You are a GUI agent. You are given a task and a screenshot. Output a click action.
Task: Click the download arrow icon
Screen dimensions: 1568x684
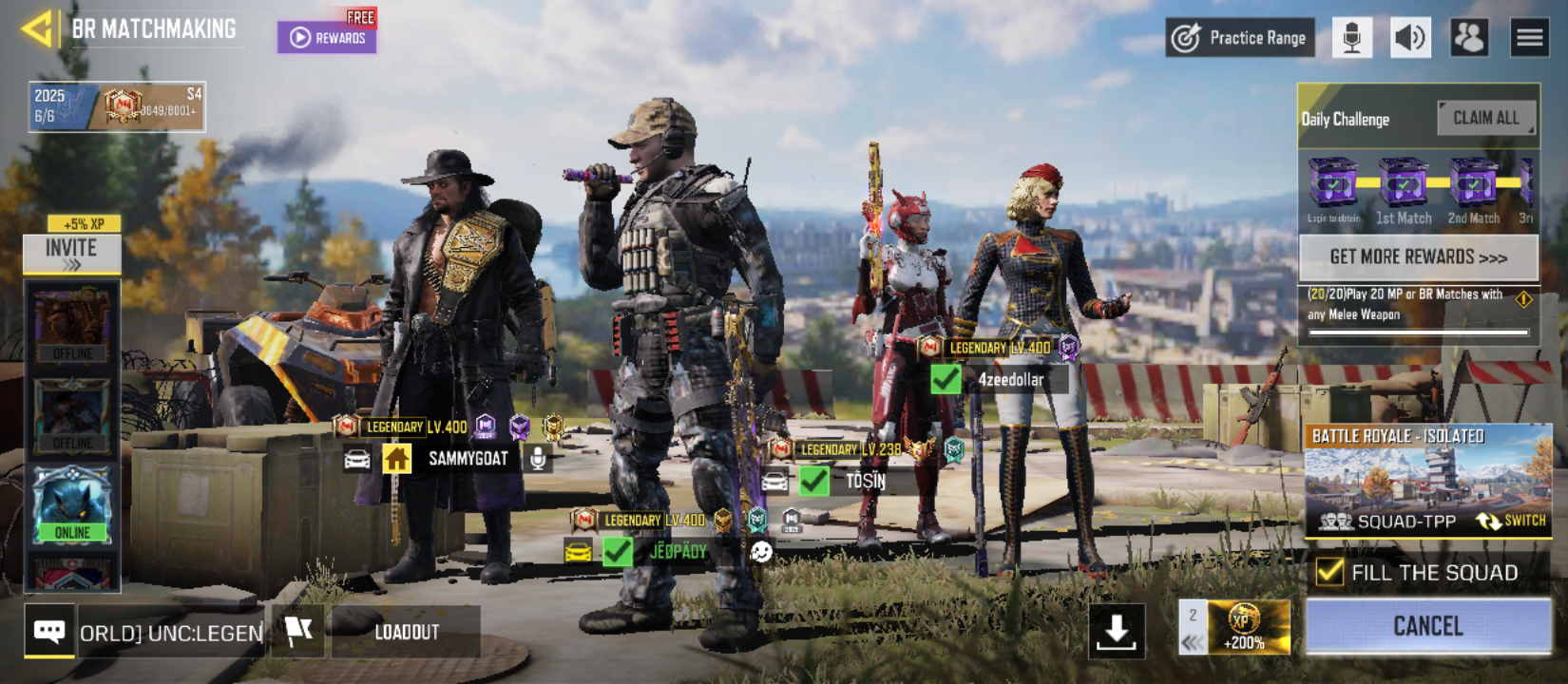pos(1117,631)
